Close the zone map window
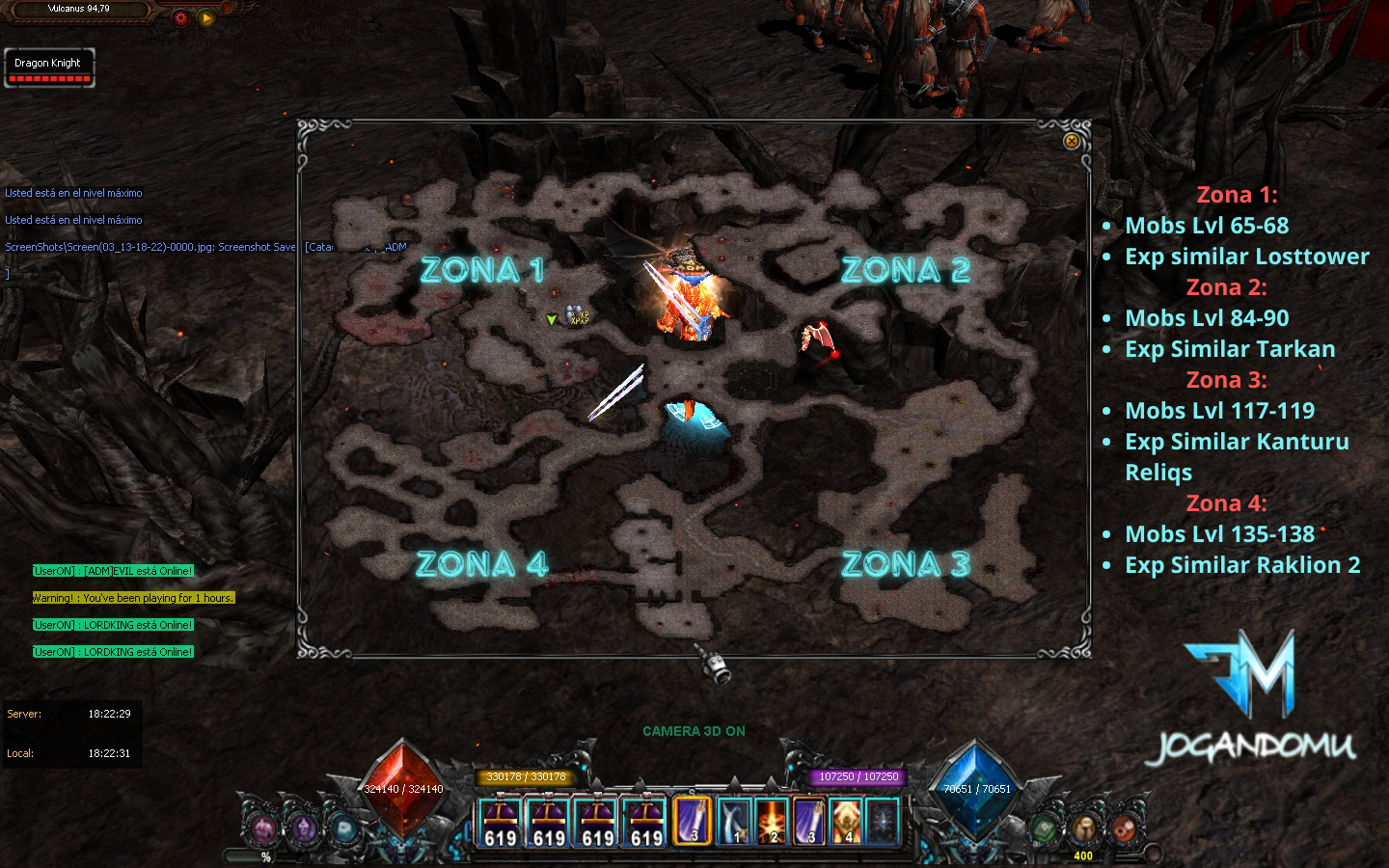Viewport: 1389px width, 868px height. (x=1071, y=142)
